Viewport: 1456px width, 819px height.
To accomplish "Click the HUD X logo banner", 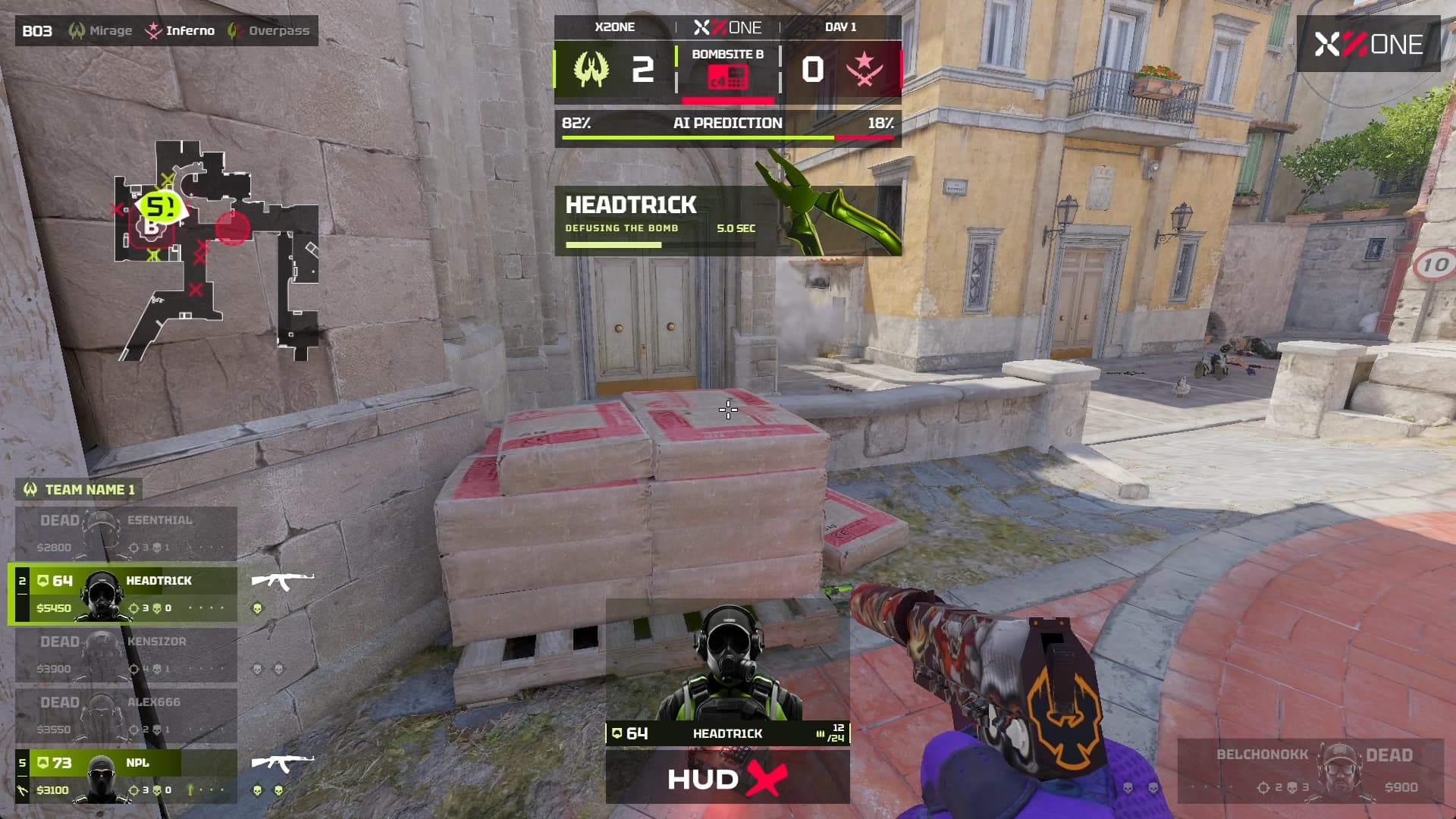I will (x=727, y=779).
